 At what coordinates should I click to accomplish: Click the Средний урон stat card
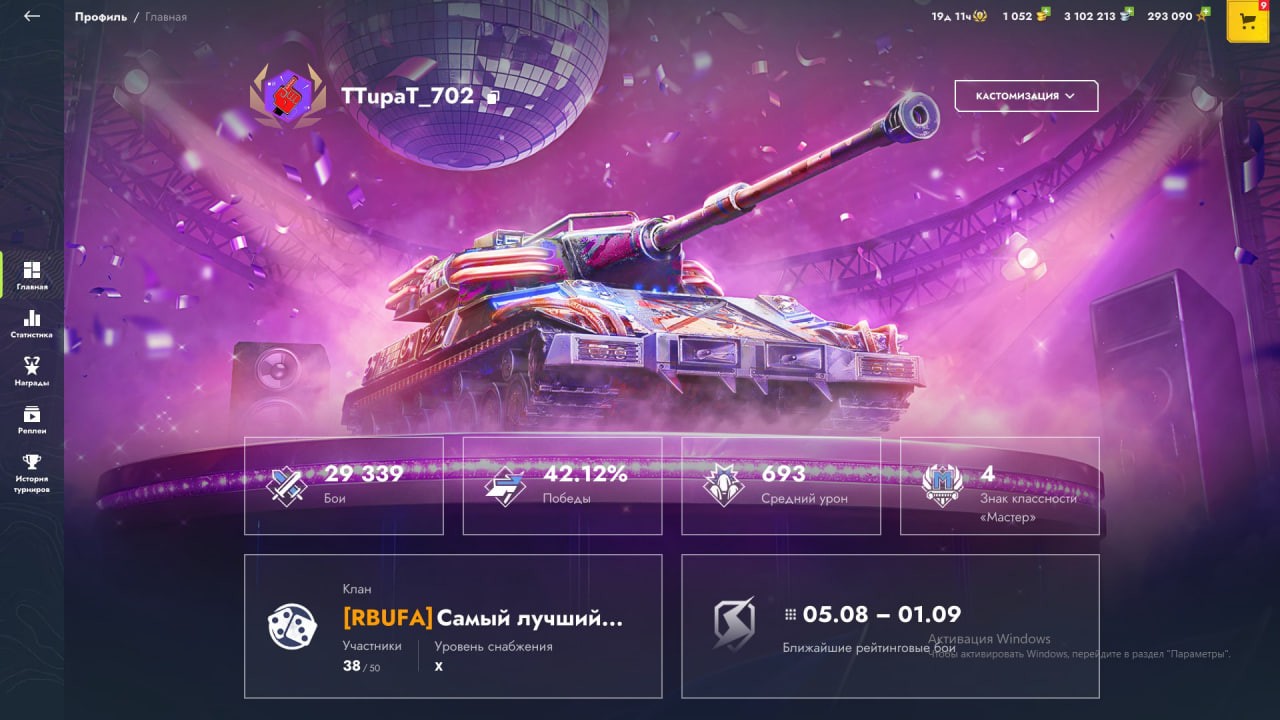click(x=781, y=485)
